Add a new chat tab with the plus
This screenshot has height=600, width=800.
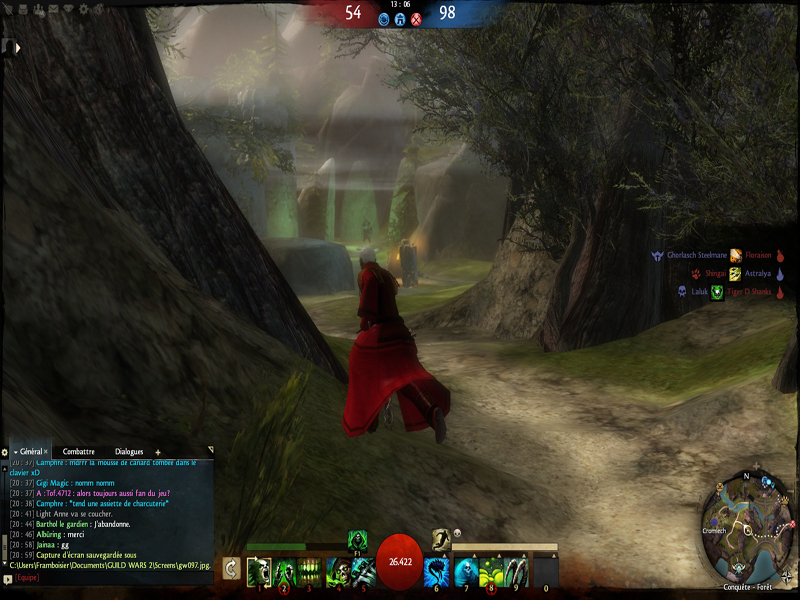pyautogui.click(x=157, y=452)
